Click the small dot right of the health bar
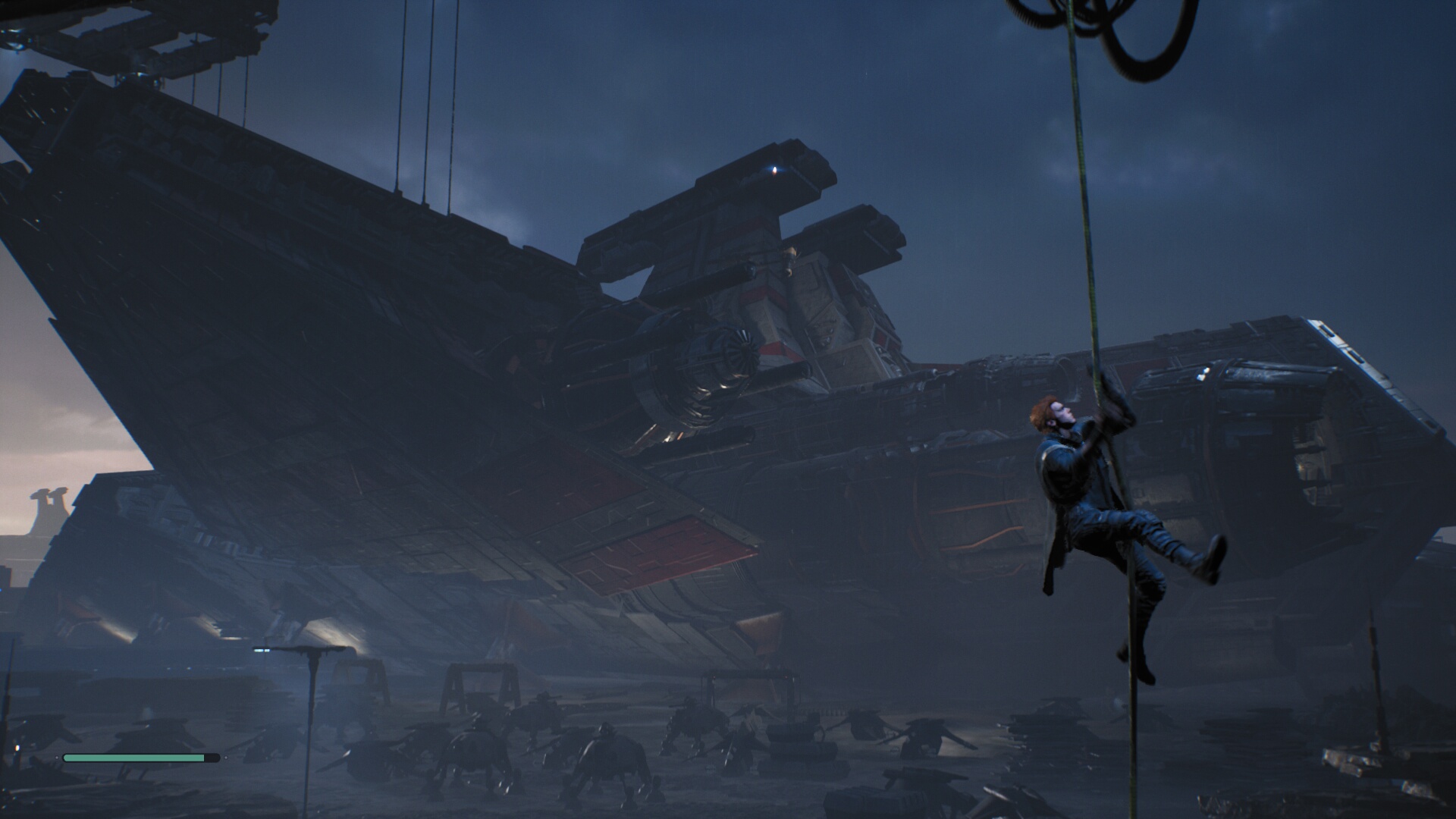Viewport: 1456px width, 819px height. pyautogui.click(x=226, y=758)
